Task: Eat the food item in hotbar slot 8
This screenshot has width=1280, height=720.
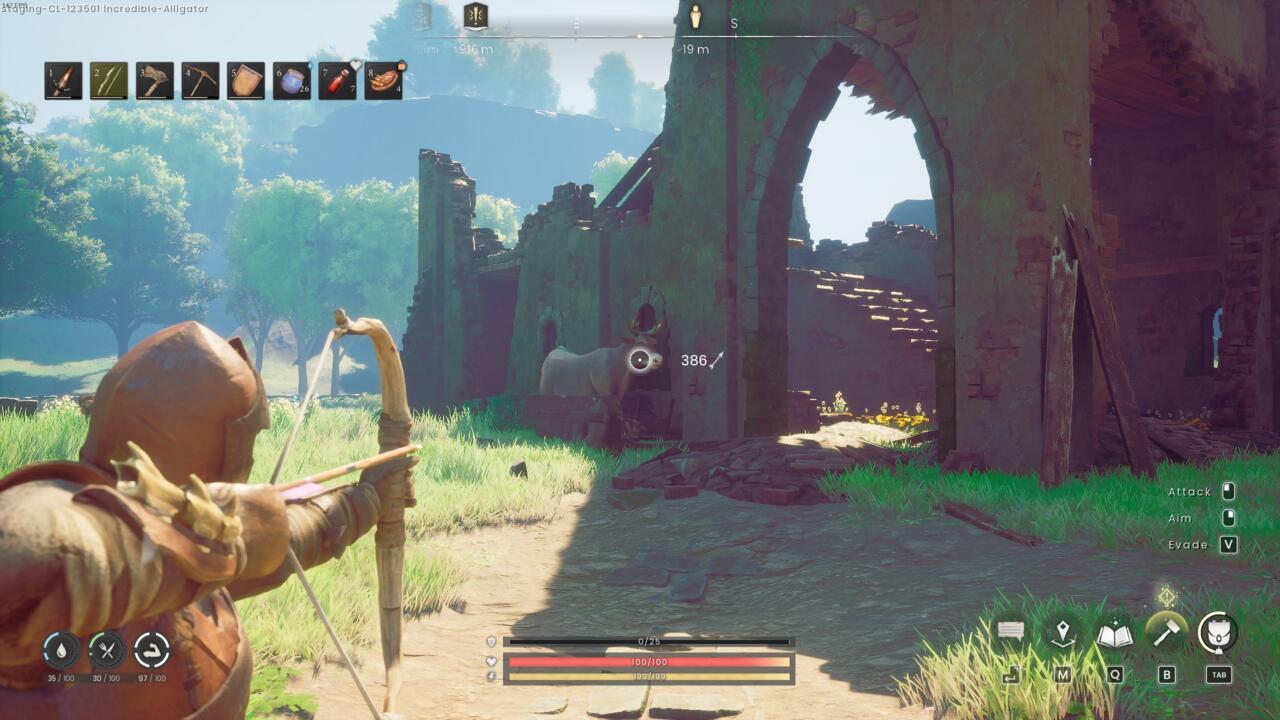Action: 384,82
